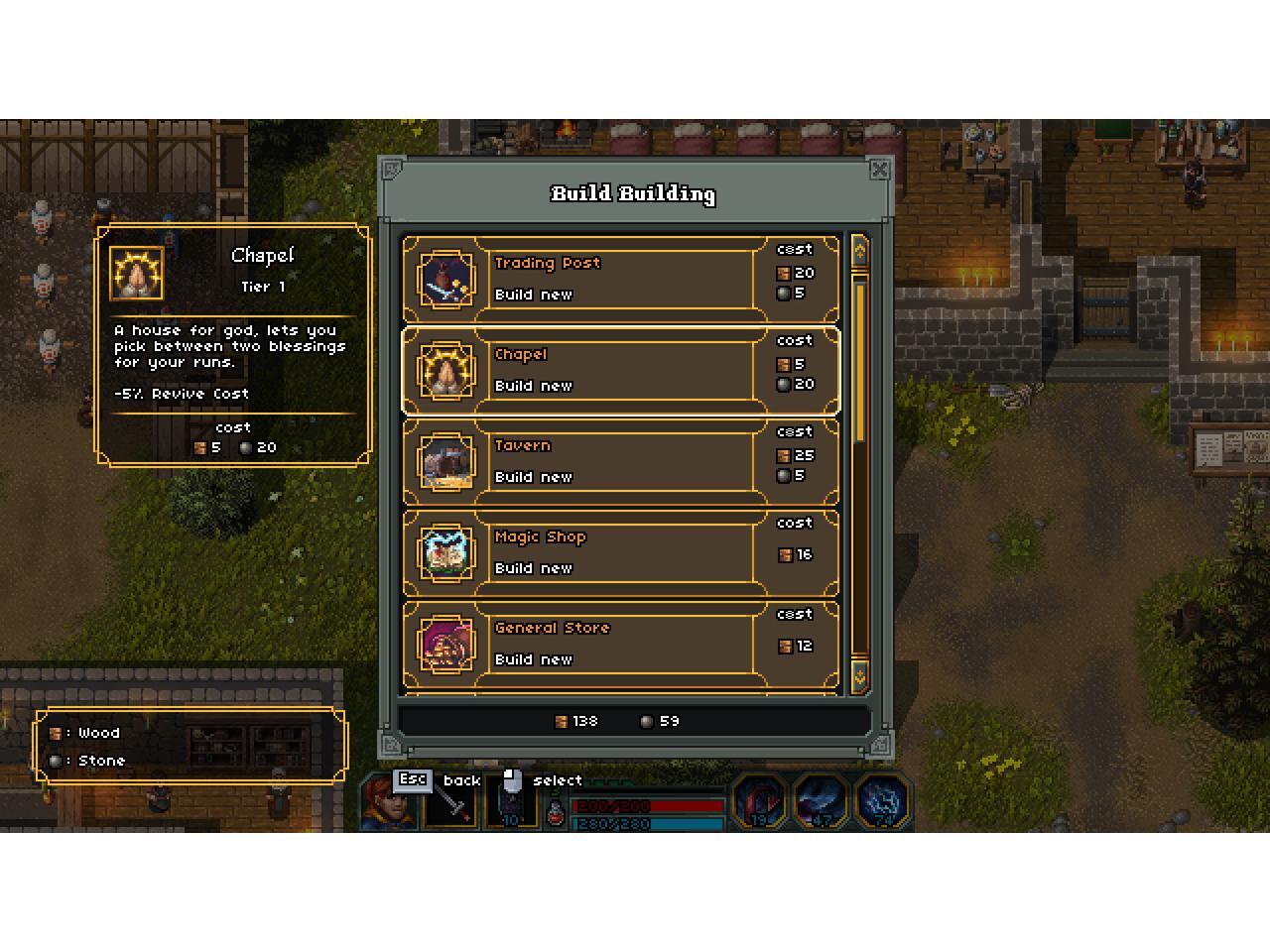
Task: Pick the Tavern to build
Action: tap(620, 461)
